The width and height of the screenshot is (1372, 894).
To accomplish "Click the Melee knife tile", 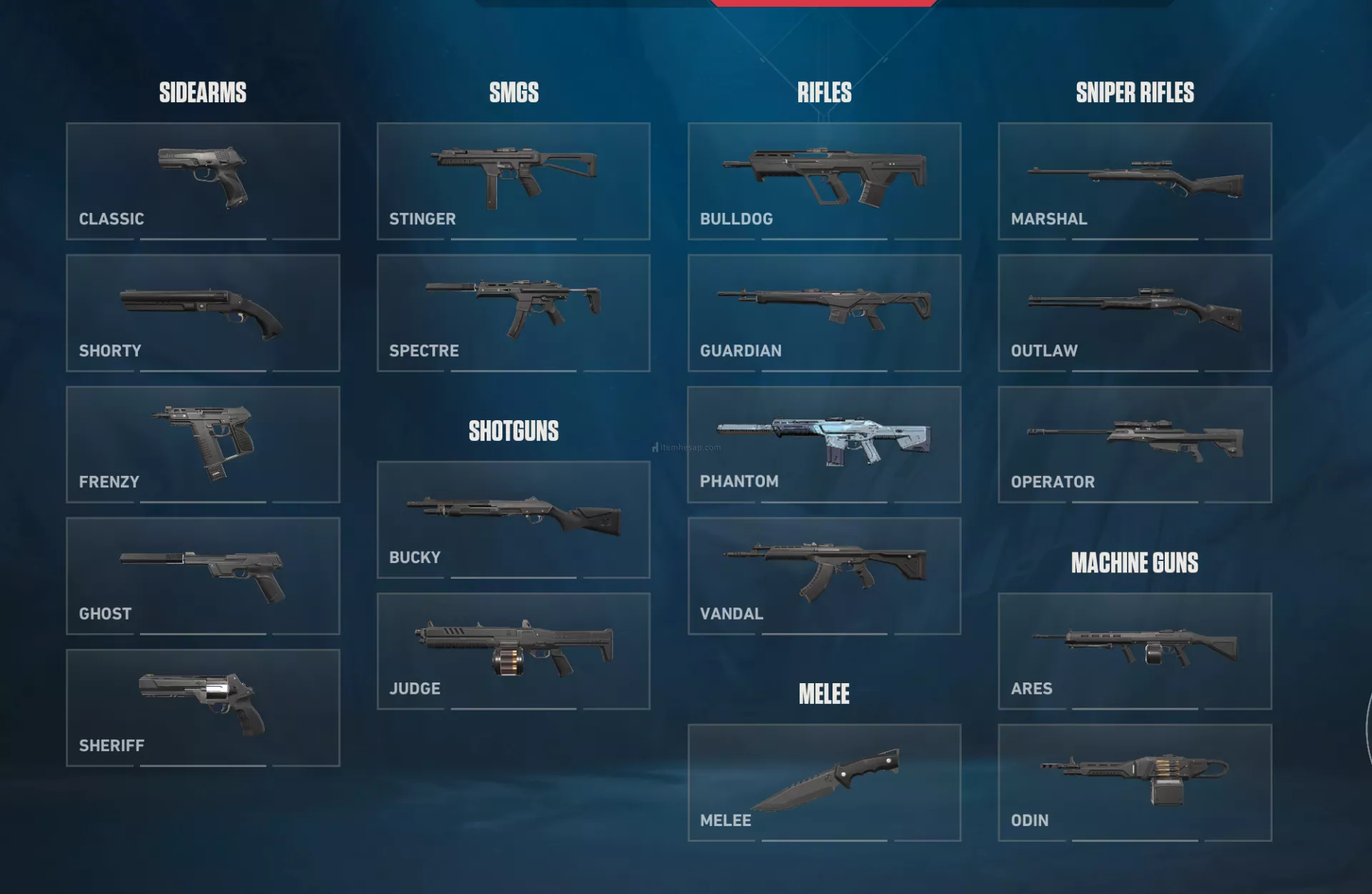I will [824, 783].
